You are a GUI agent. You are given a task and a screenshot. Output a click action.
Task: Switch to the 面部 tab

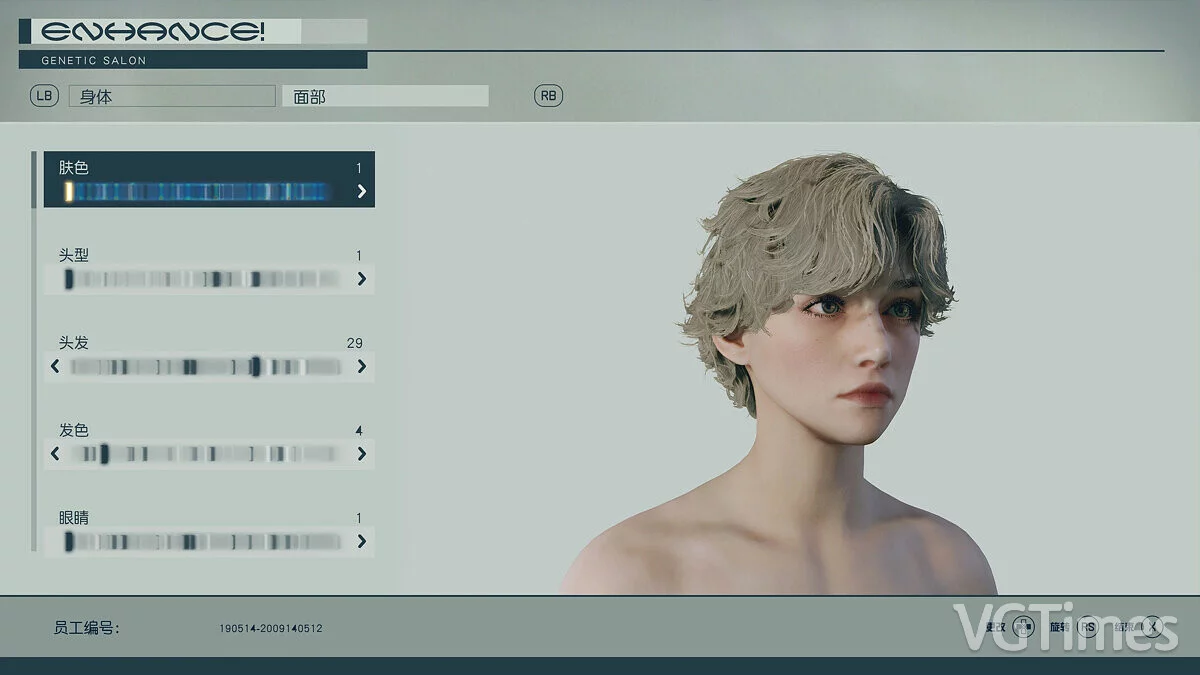point(385,96)
